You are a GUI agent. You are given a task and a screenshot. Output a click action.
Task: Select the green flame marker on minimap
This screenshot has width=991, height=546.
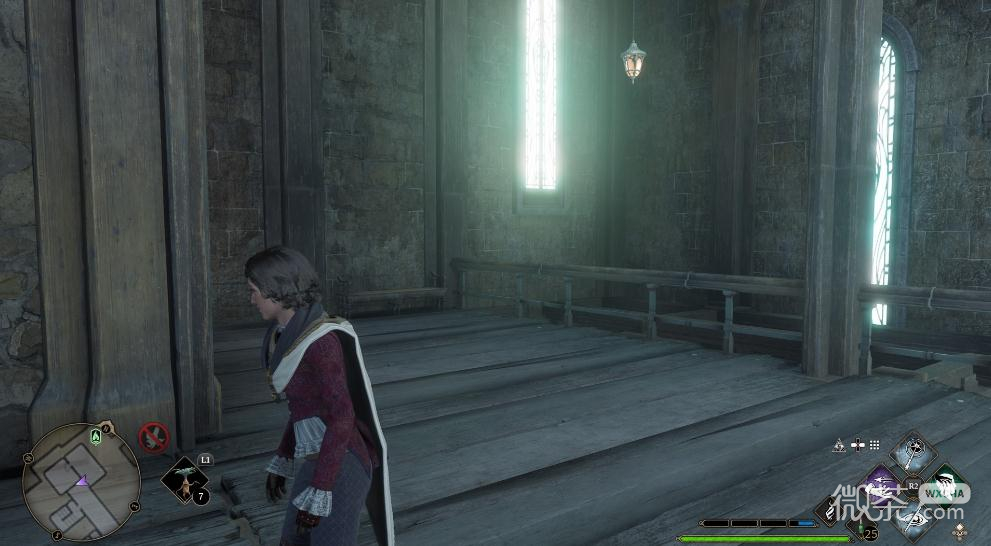[95, 436]
